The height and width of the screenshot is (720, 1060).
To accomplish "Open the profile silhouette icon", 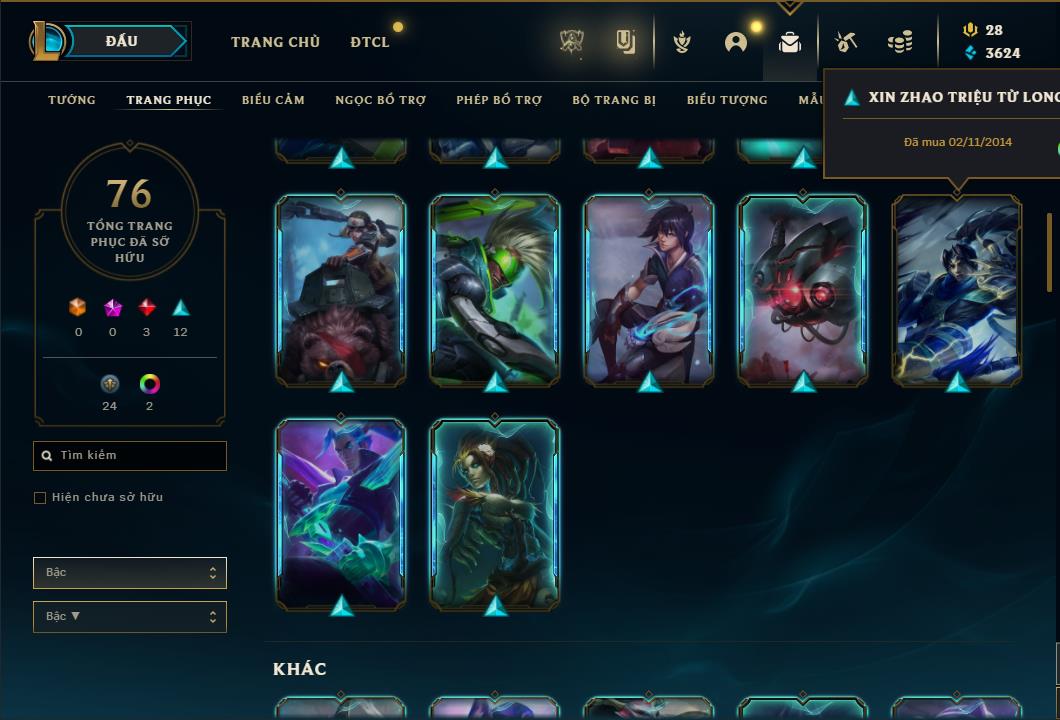I will (736, 42).
